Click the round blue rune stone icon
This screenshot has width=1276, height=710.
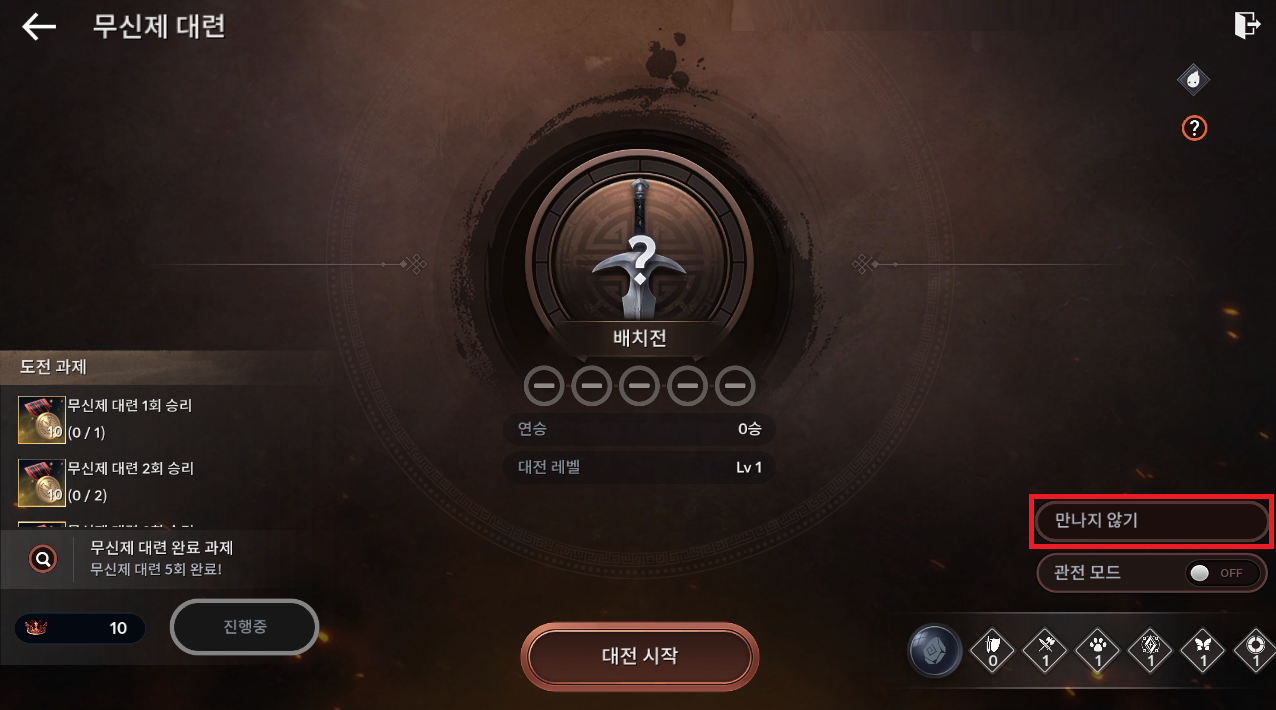click(x=935, y=652)
